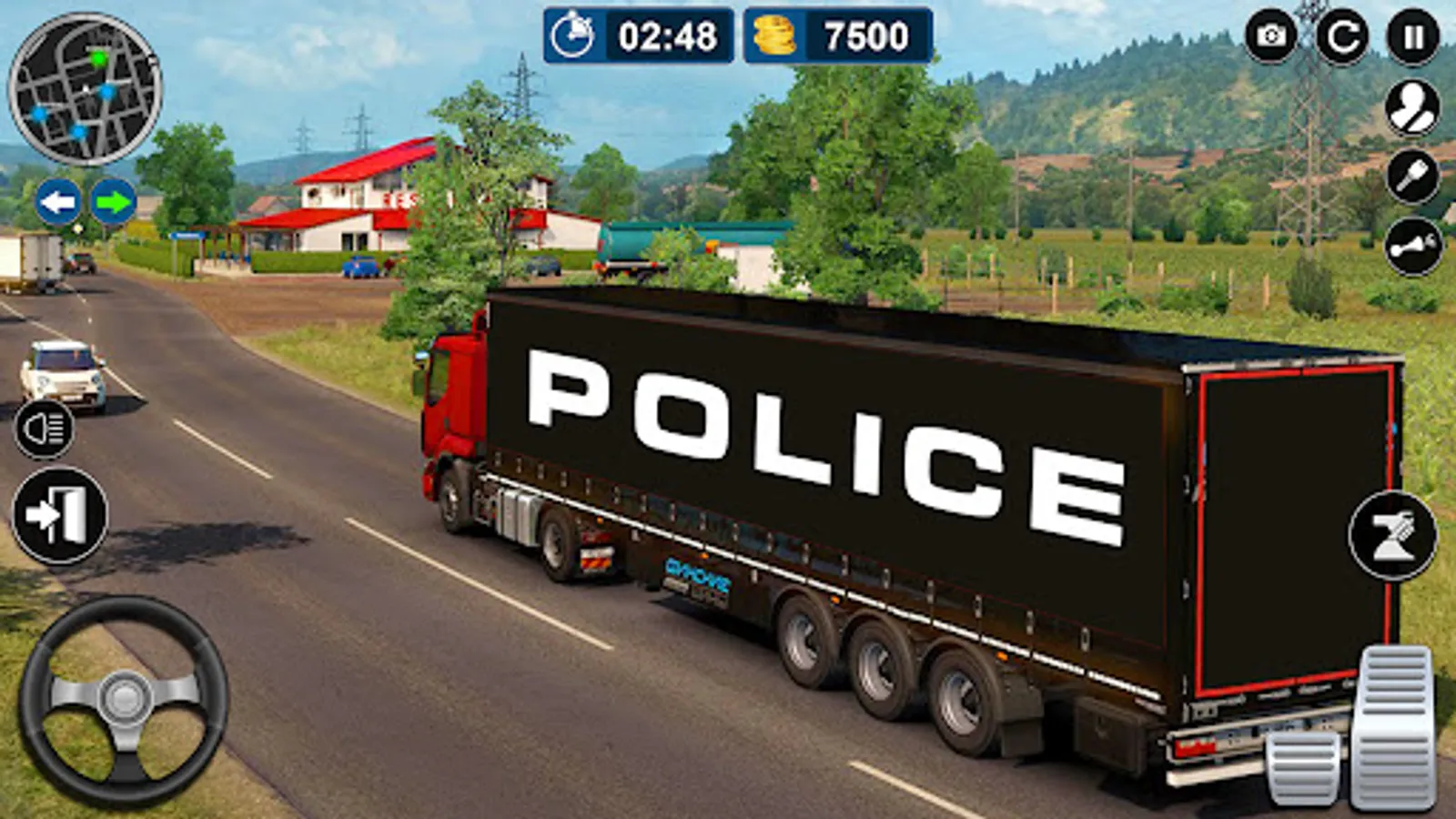Image resolution: width=1456 pixels, height=819 pixels.
Task: View the 7500 coin balance
Action: 863,36
